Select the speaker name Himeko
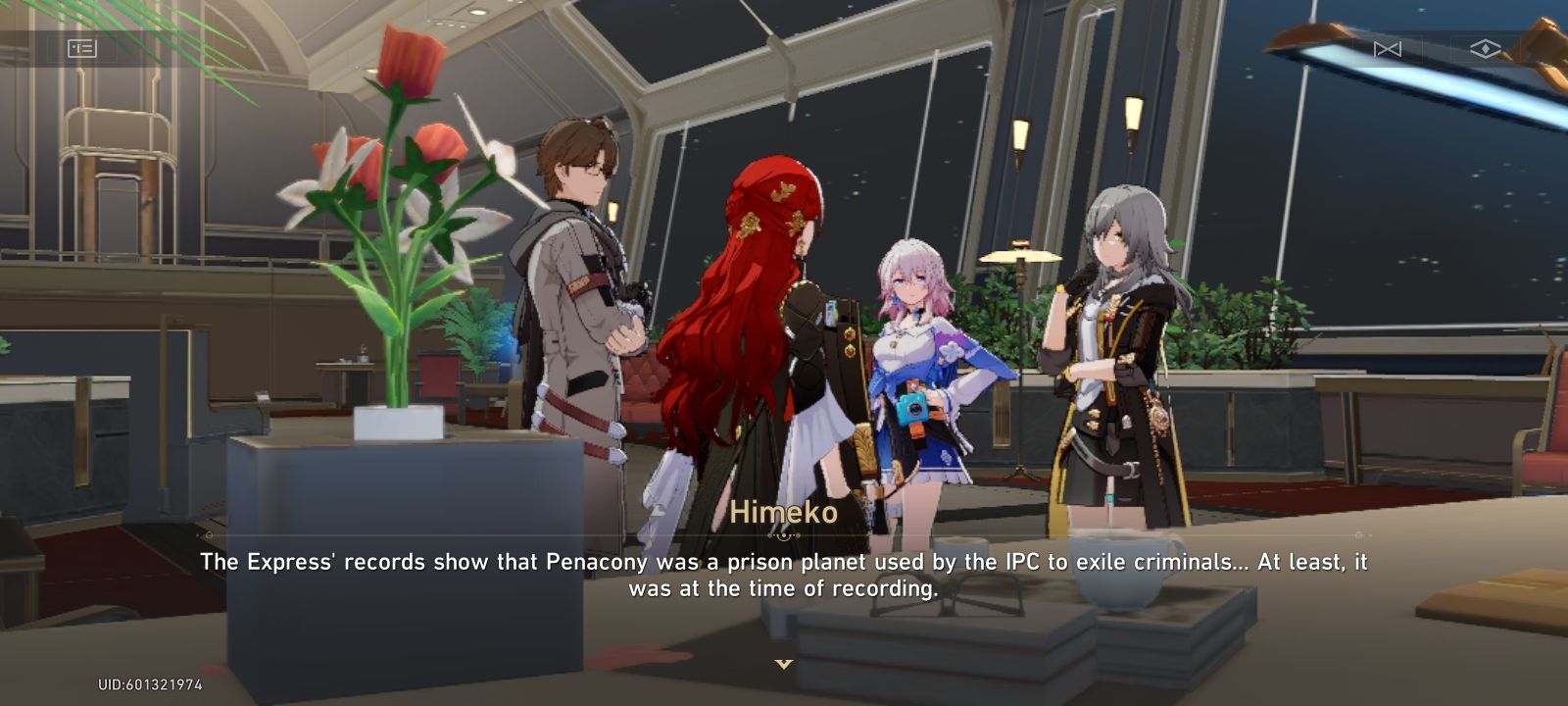1568x706 pixels. tap(785, 511)
